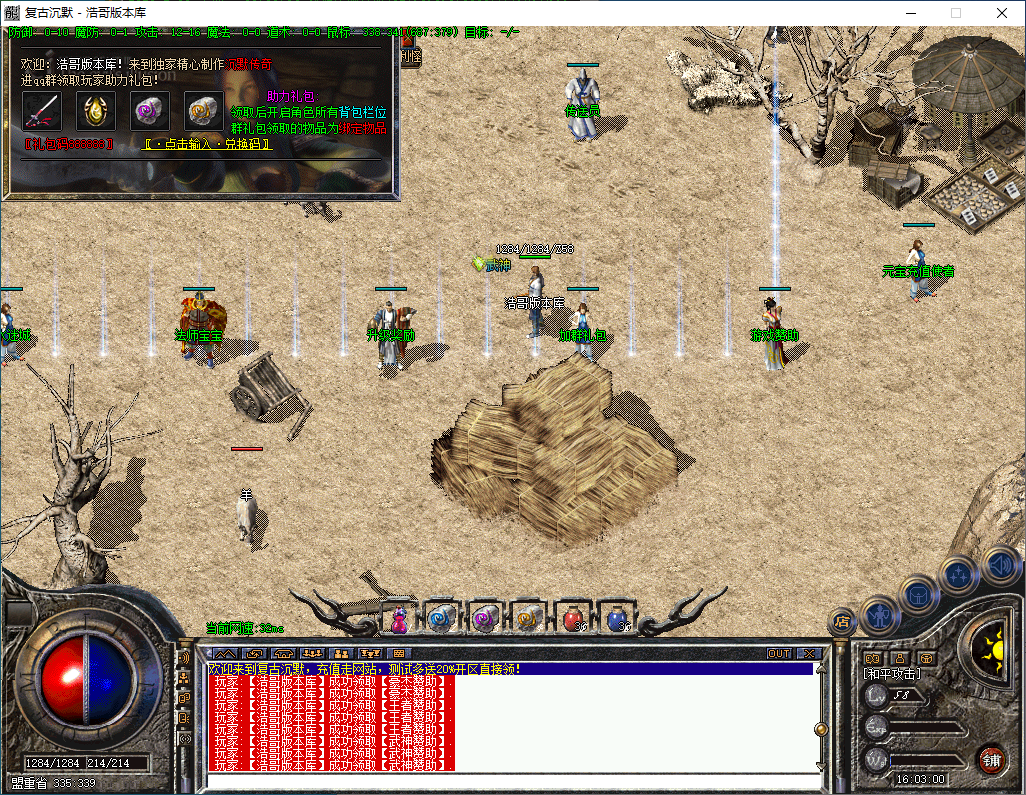1026x795 pixels.
Task: Use the pink potion bottle quick slot
Action: pos(399,620)
